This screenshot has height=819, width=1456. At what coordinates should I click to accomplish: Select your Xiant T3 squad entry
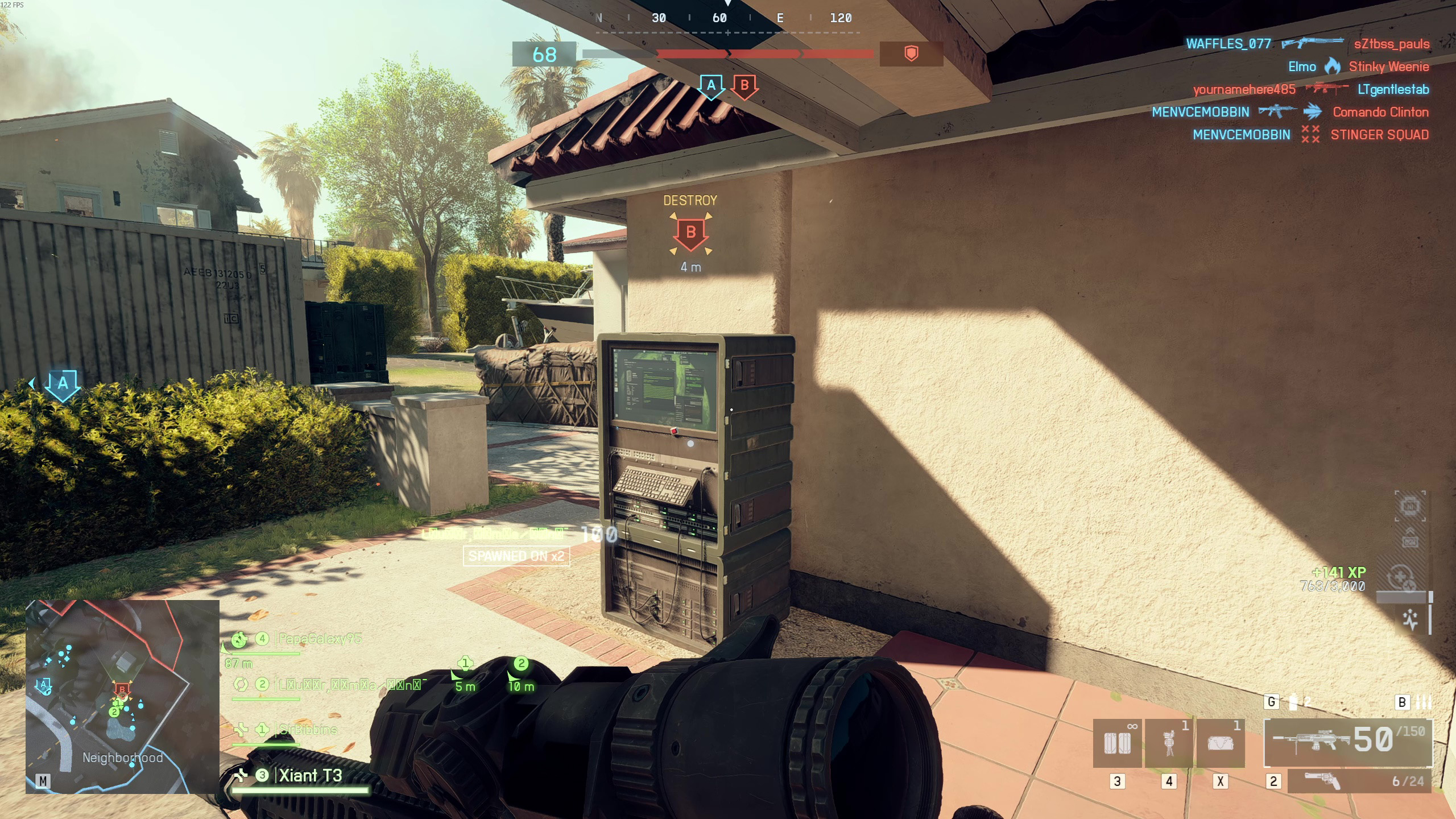pos(310,775)
